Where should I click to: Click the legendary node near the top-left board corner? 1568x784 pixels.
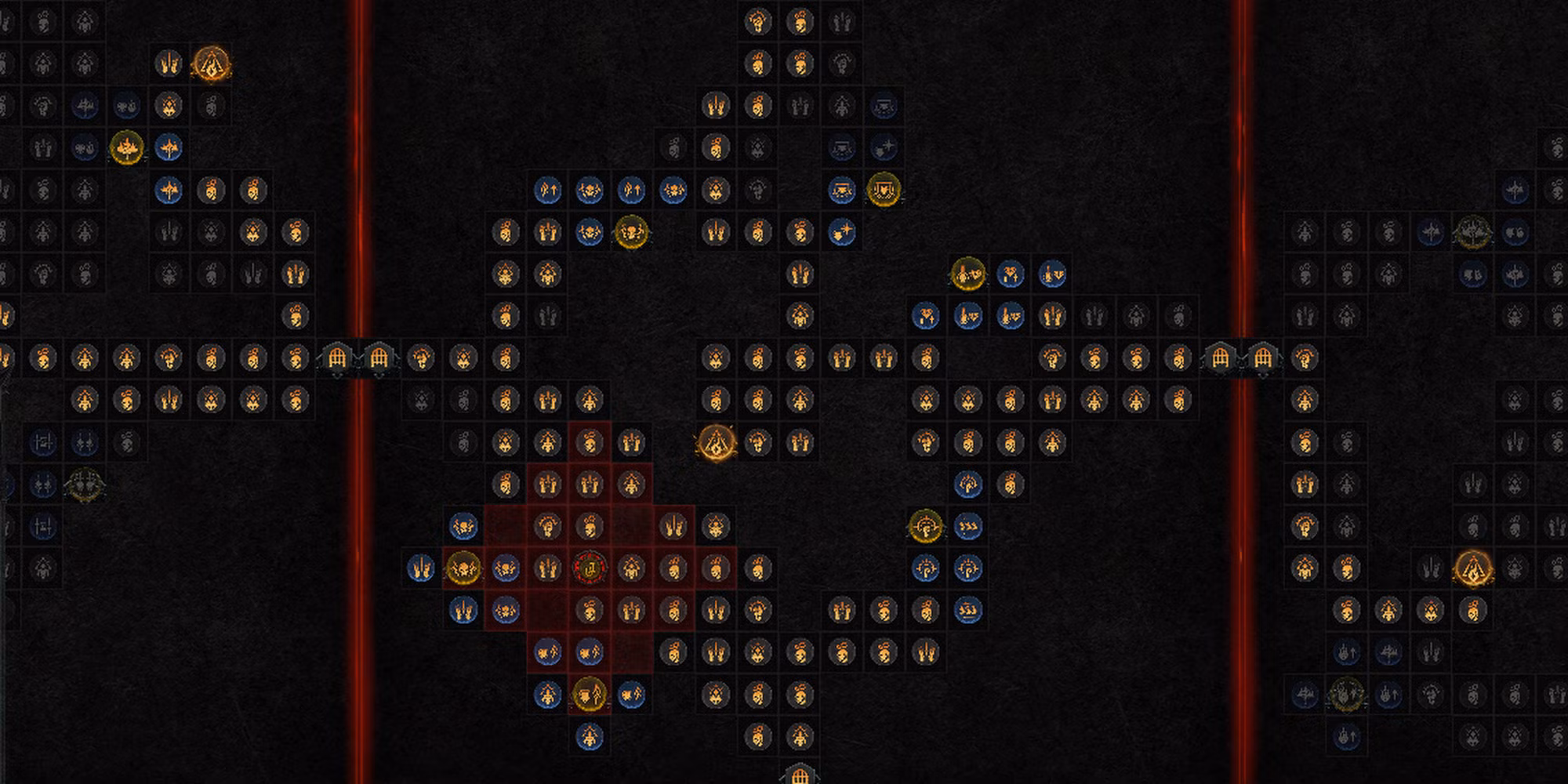[x=212, y=64]
